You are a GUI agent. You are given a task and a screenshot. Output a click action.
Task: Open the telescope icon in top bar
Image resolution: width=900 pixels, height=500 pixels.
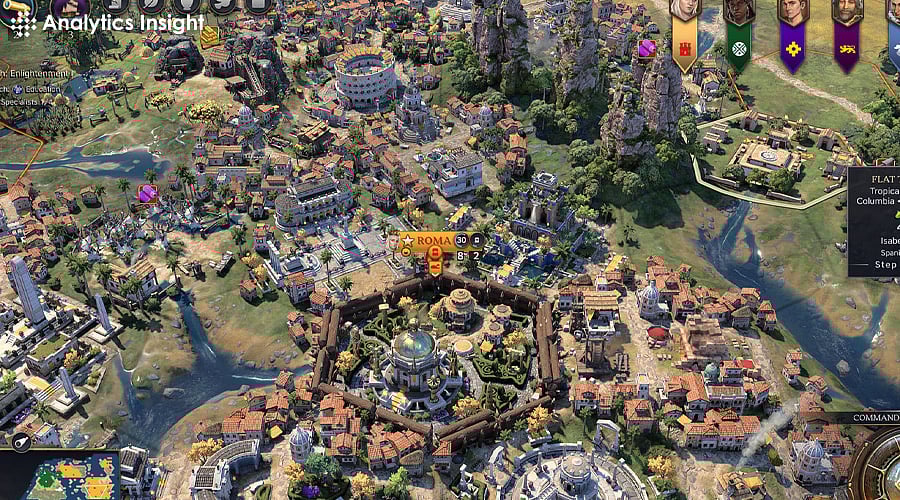click(x=18, y=5)
